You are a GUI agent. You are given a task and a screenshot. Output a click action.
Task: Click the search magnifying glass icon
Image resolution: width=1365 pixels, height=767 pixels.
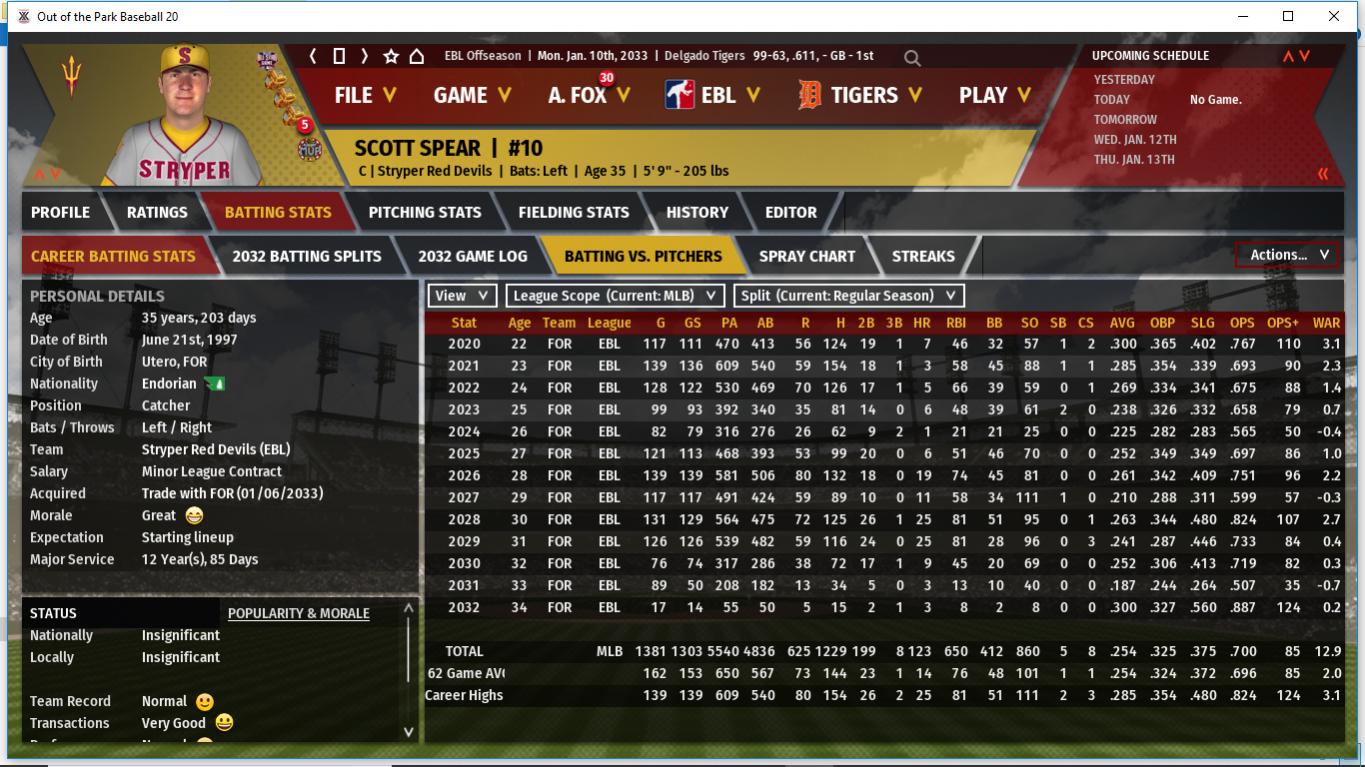(x=912, y=58)
